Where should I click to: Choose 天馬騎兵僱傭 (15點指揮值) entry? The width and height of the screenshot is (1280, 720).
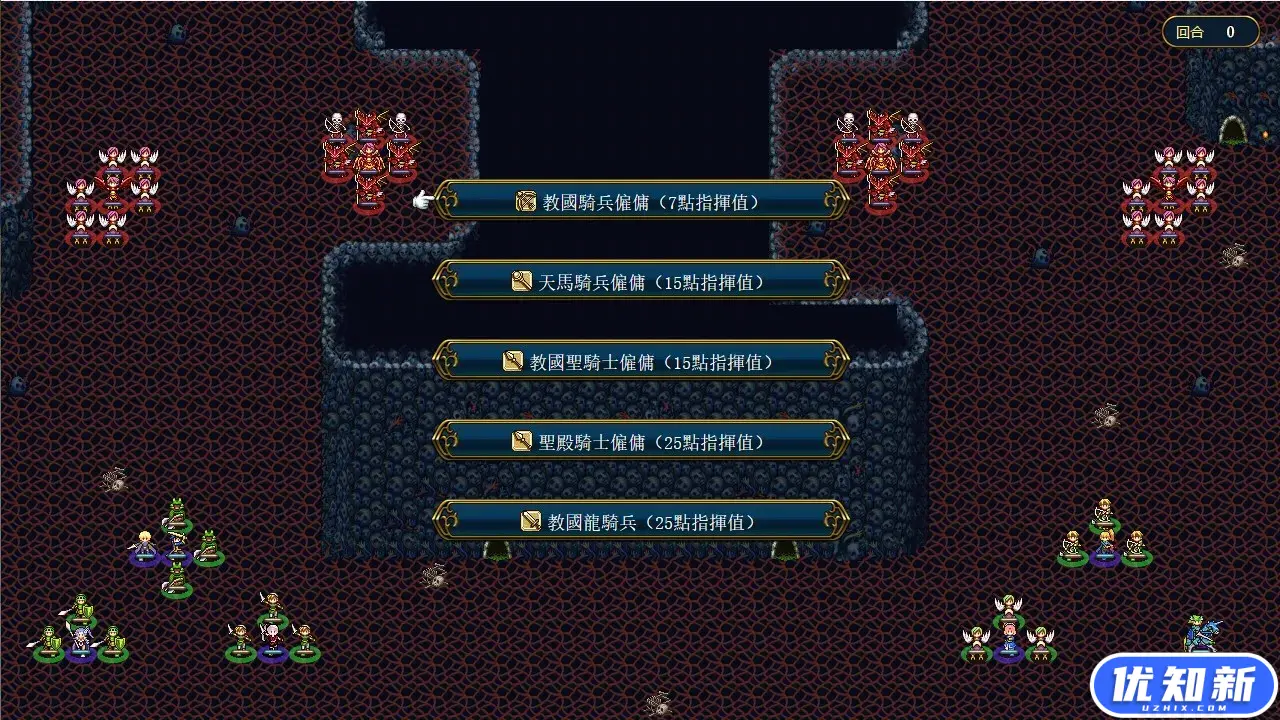tap(641, 281)
